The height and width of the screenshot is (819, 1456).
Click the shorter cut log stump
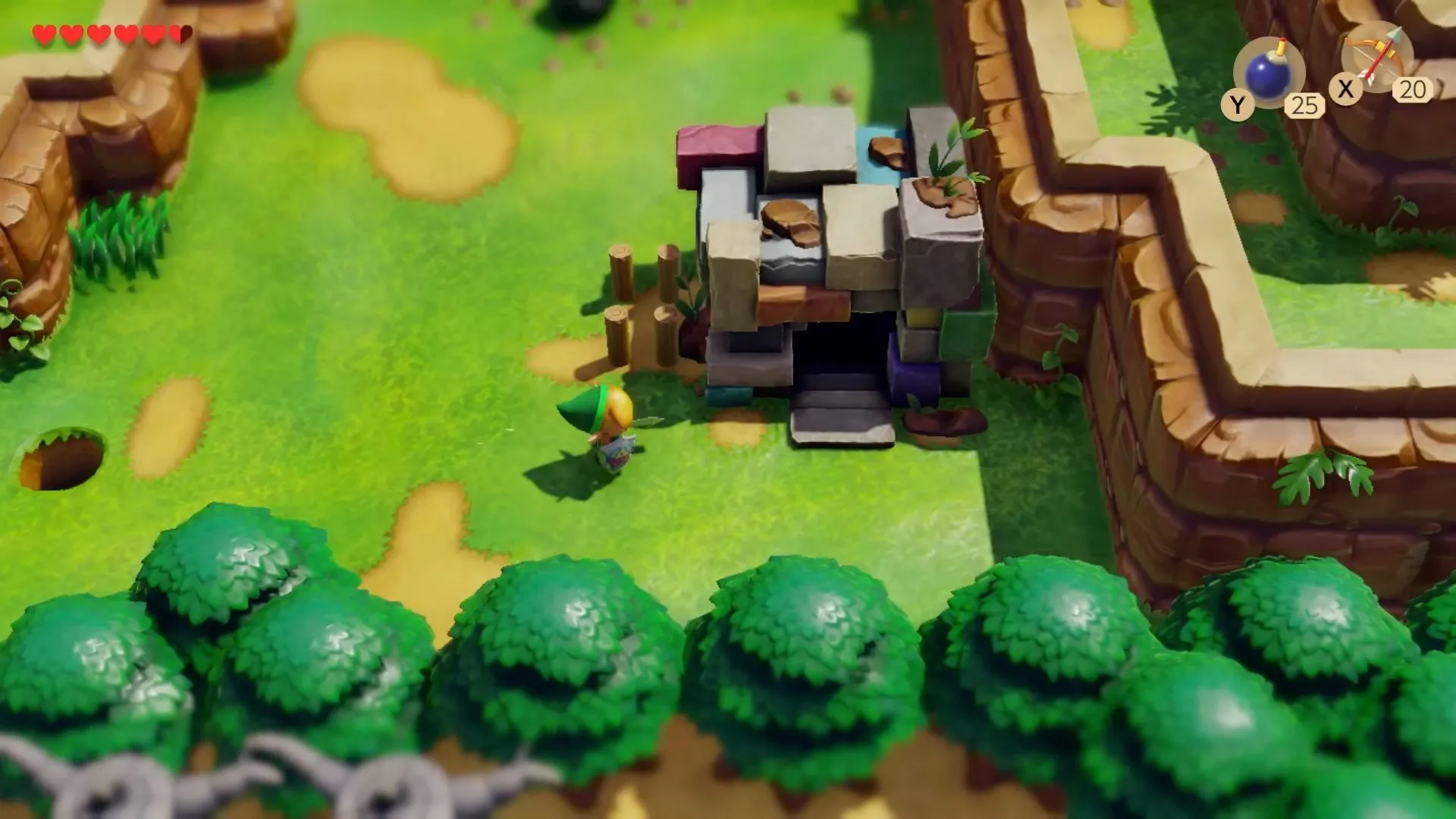pos(617,337)
